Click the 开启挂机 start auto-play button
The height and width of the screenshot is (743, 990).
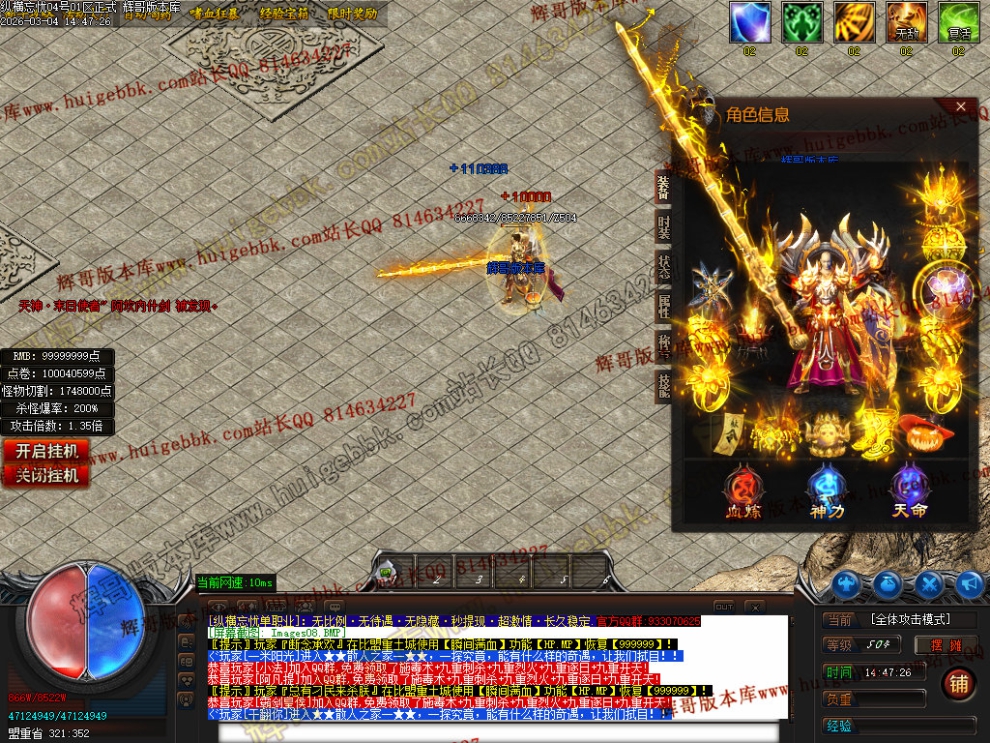coord(46,451)
